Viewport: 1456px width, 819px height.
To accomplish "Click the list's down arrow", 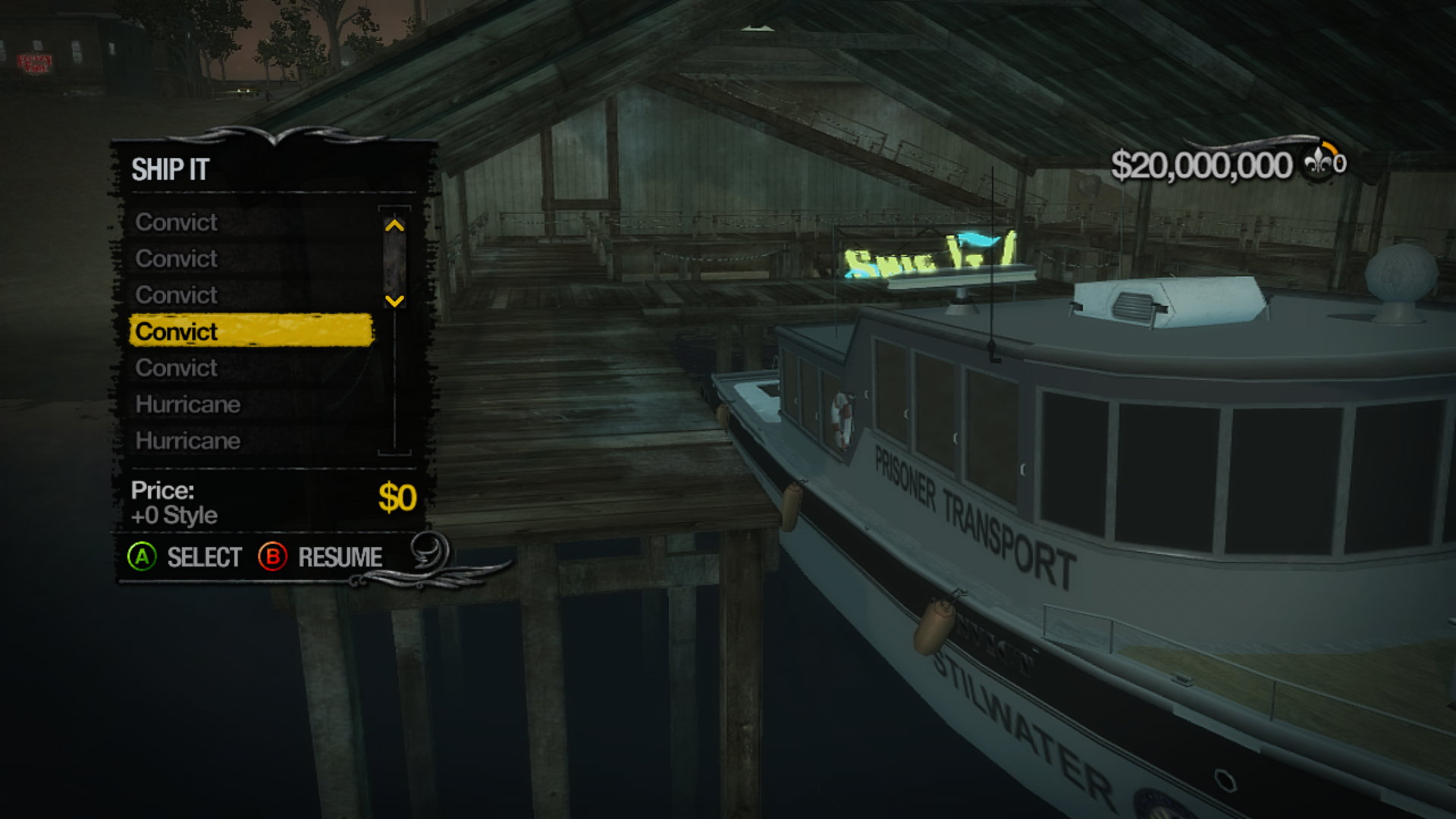I will click(394, 301).
